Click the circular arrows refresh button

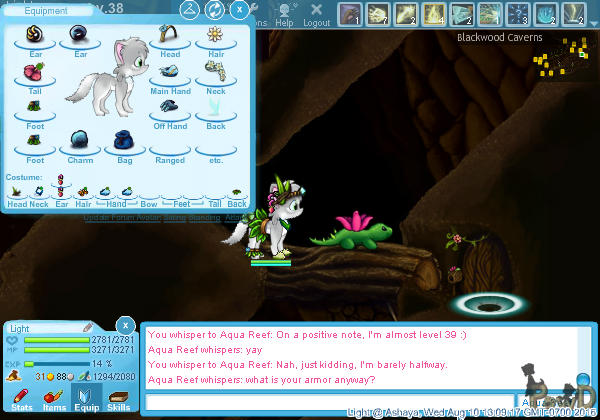click(x=214, y=10)
